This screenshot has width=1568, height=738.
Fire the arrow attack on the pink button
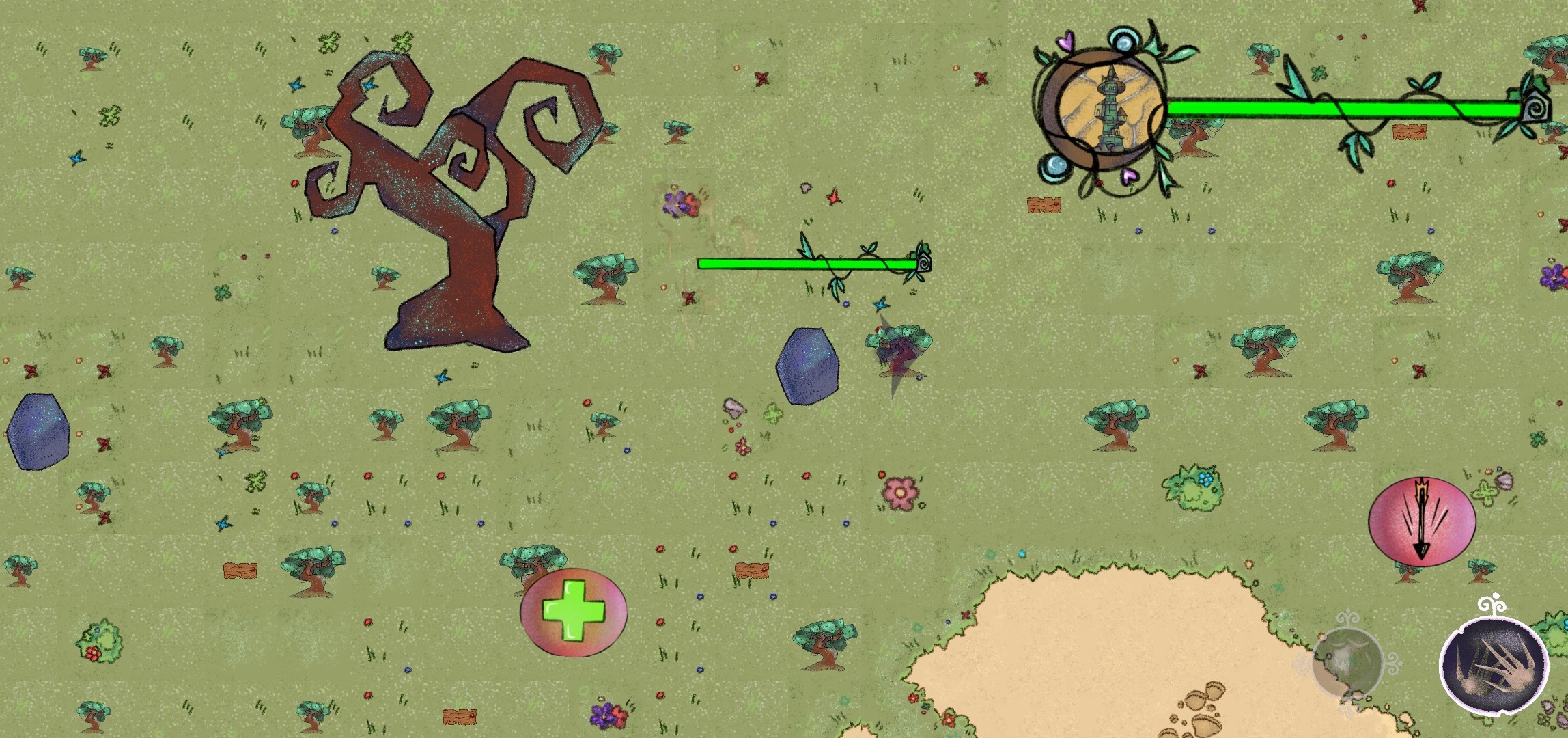1422,521
